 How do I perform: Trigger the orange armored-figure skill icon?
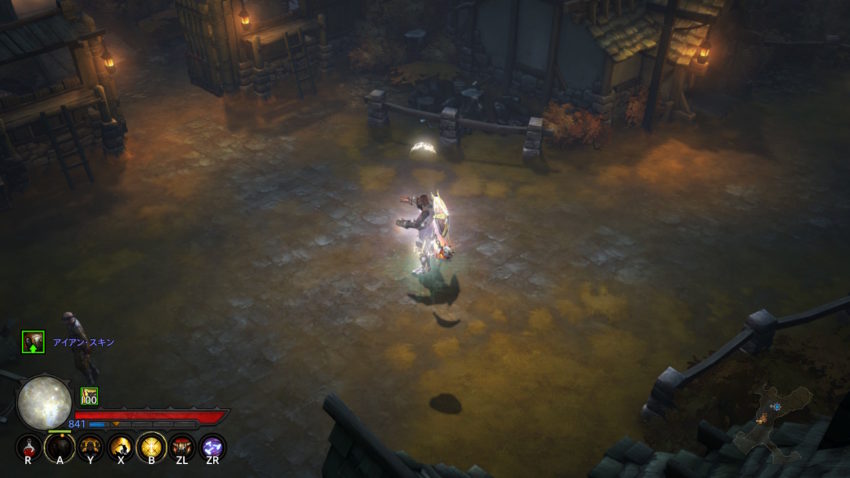91,448
